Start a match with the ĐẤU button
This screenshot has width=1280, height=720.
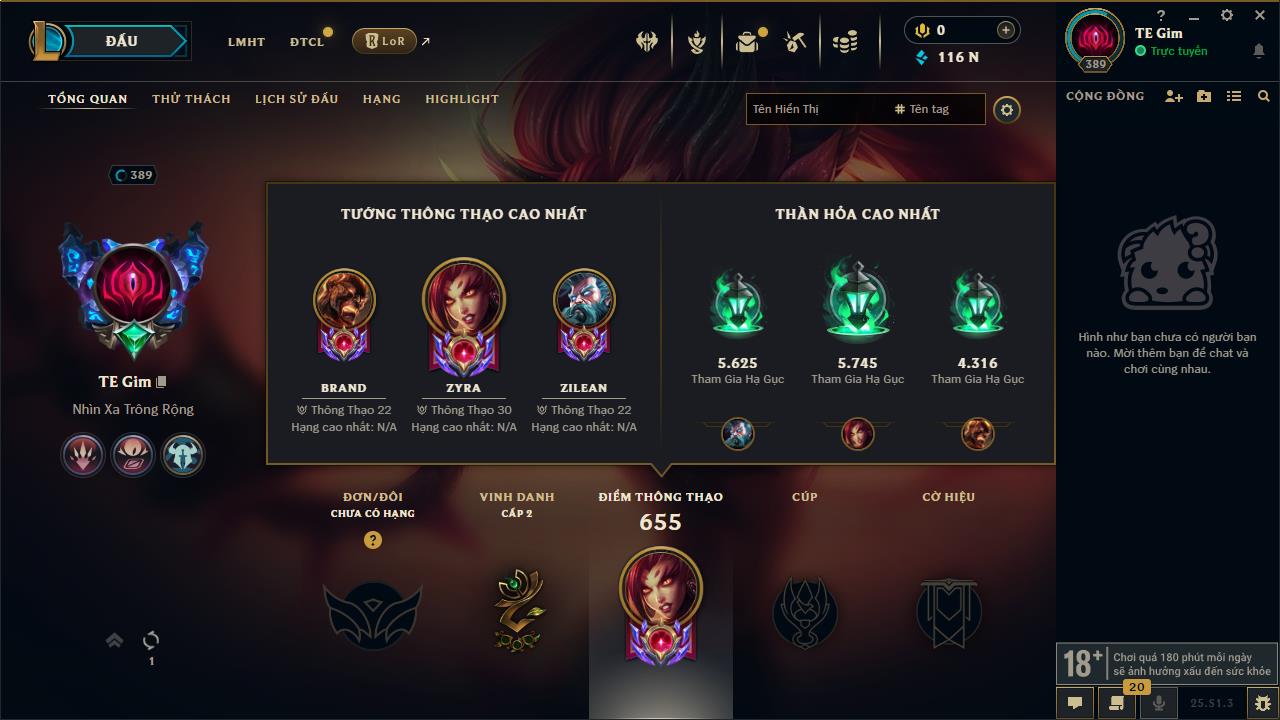coord(121,41)
